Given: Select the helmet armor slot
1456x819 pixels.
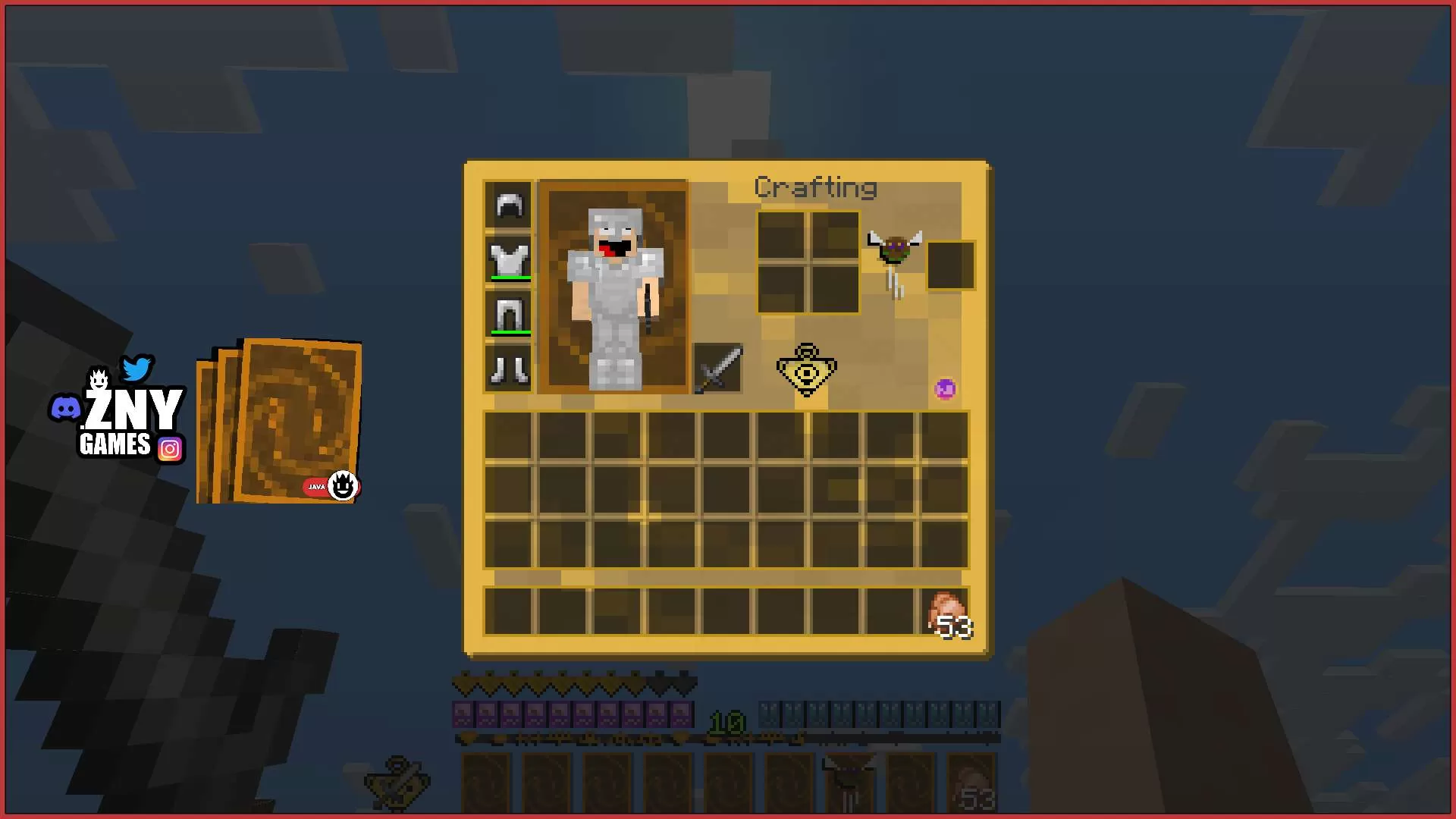Looking at the screenshot, I should 509,205.
